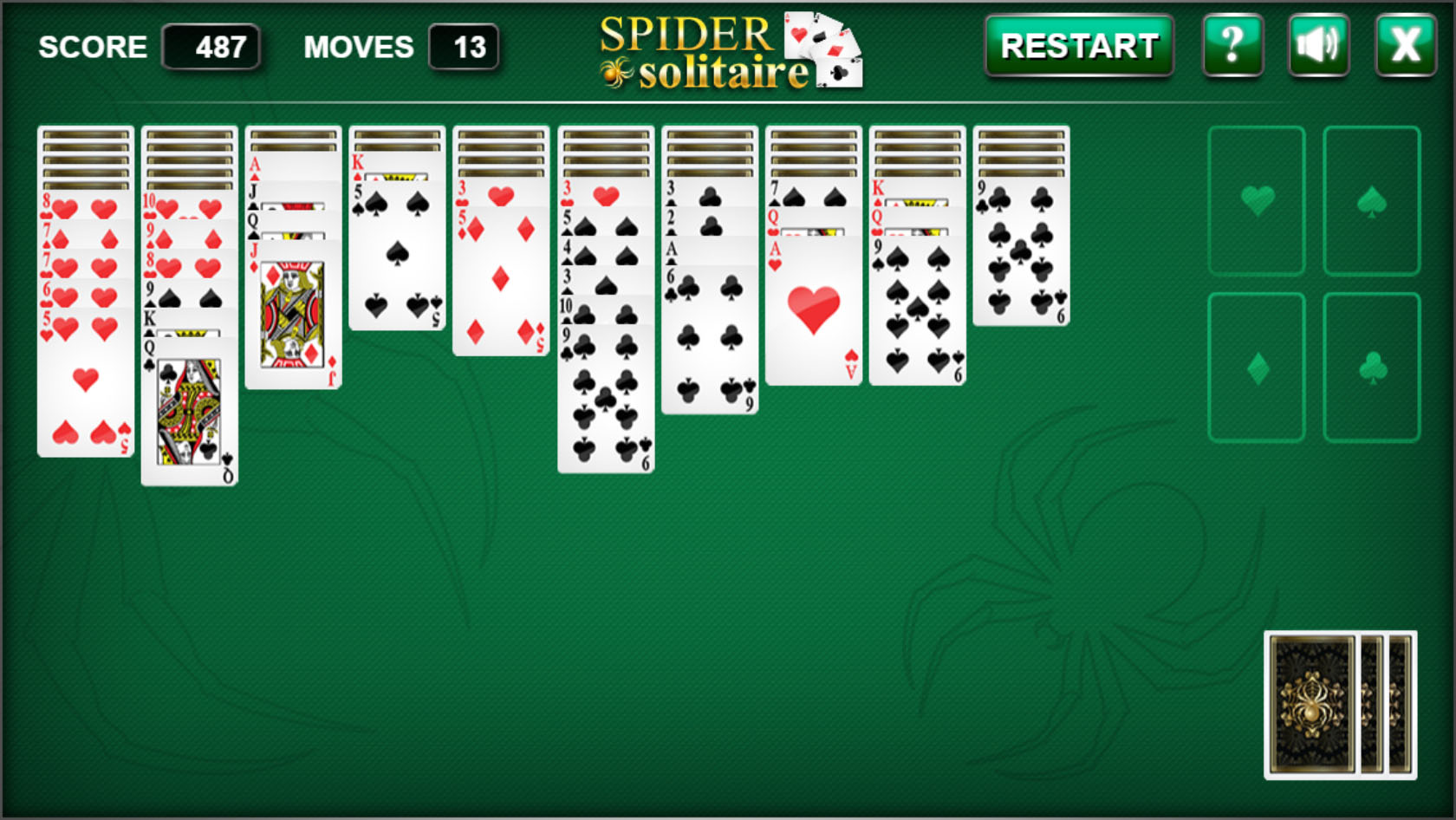Select the spades foundation slot

[x=1371, y=199]
